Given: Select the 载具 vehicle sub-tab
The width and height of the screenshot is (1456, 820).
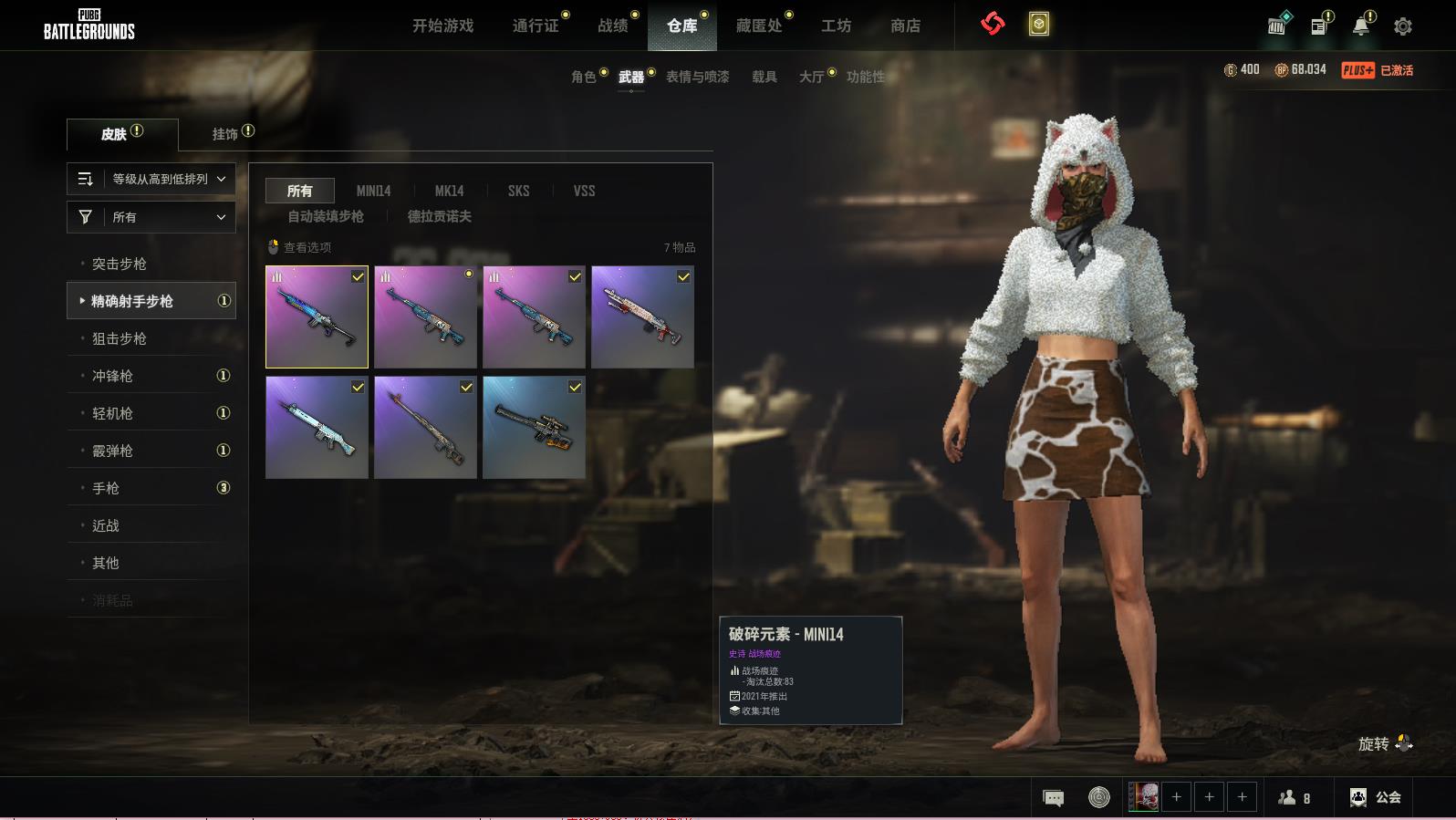Looking at the screenshot, I should tap(764, 77).
